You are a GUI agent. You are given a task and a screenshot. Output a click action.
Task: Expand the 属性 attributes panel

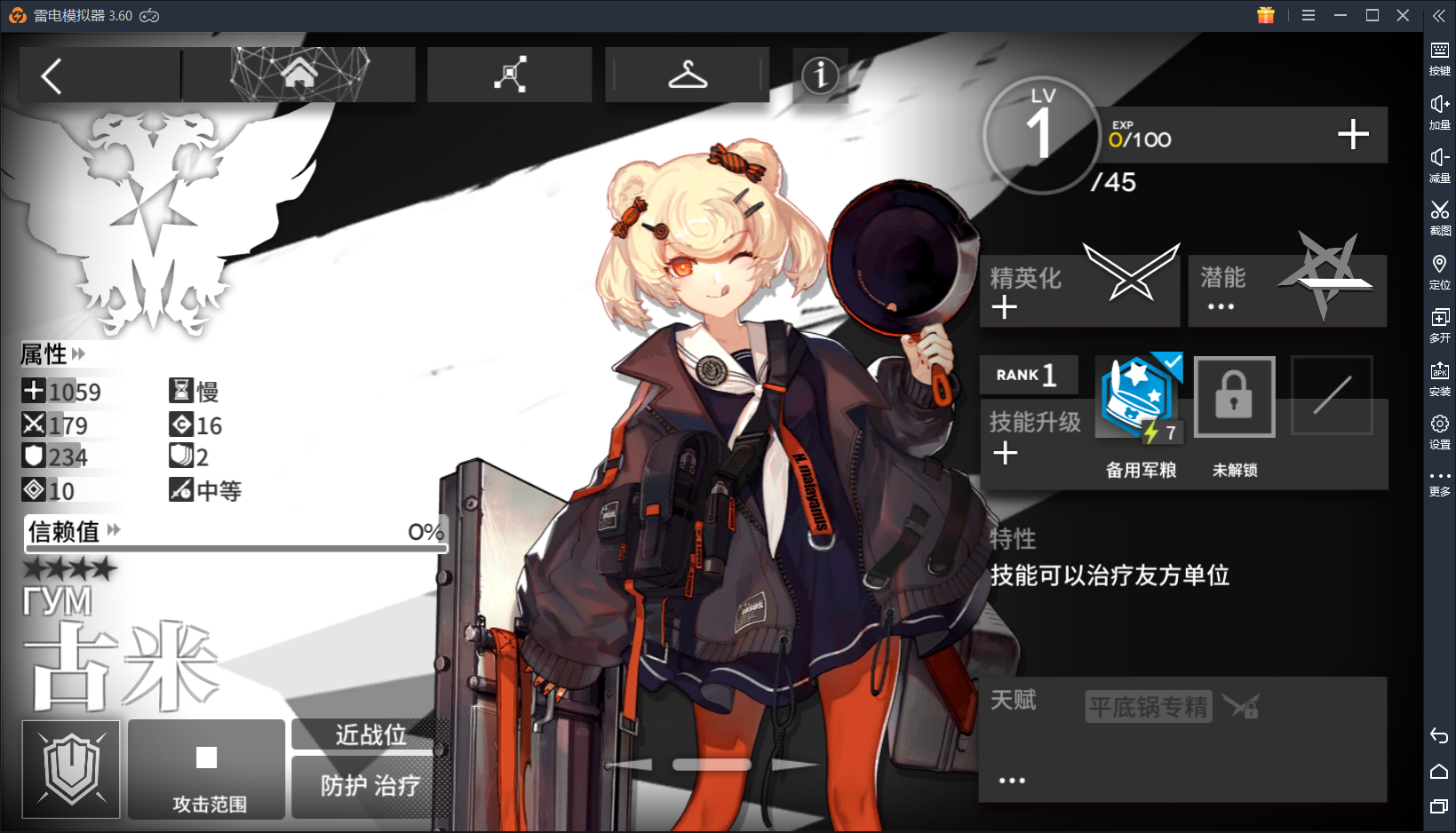tap(79, 354)
